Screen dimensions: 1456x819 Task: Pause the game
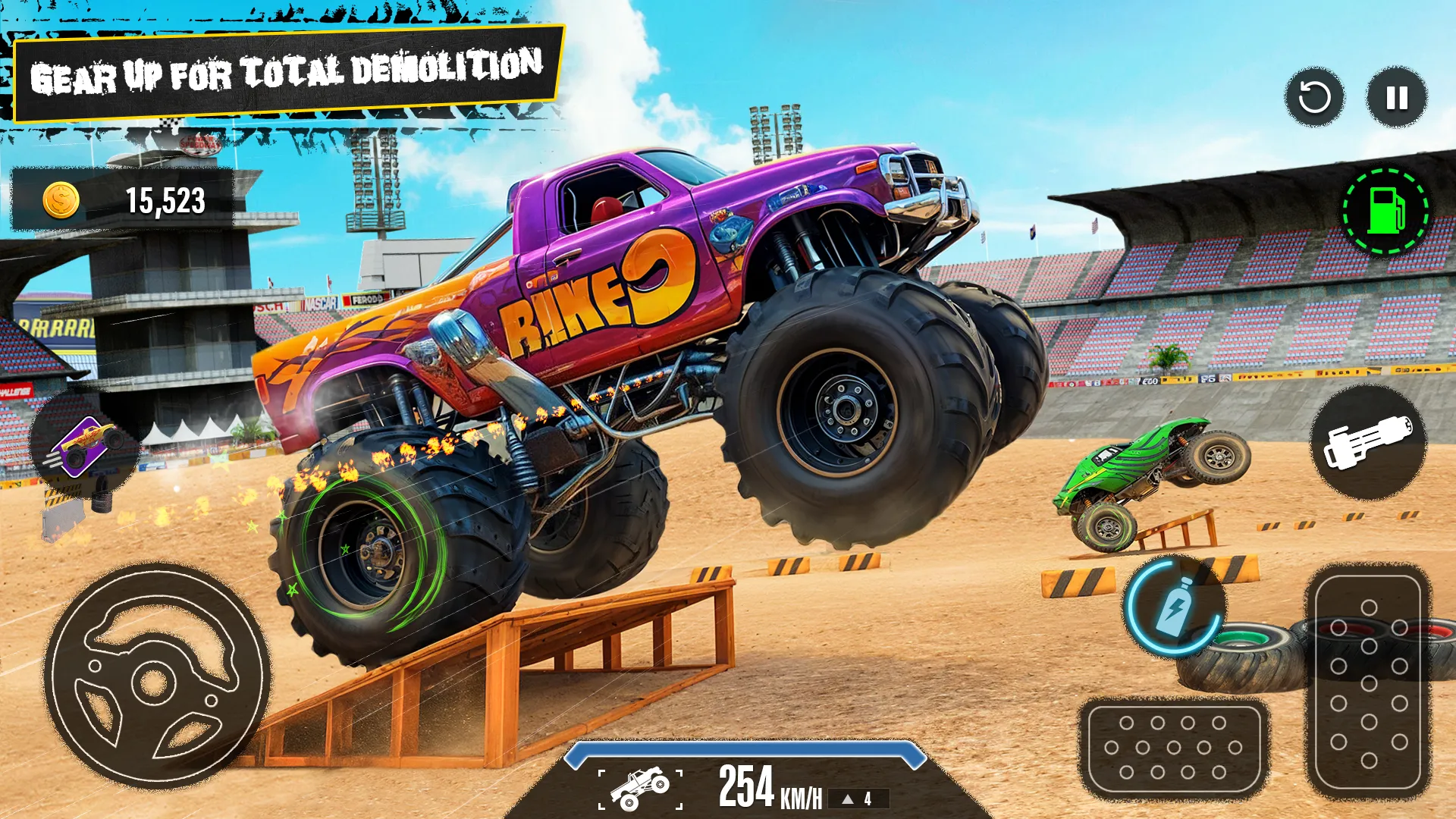1395,99
